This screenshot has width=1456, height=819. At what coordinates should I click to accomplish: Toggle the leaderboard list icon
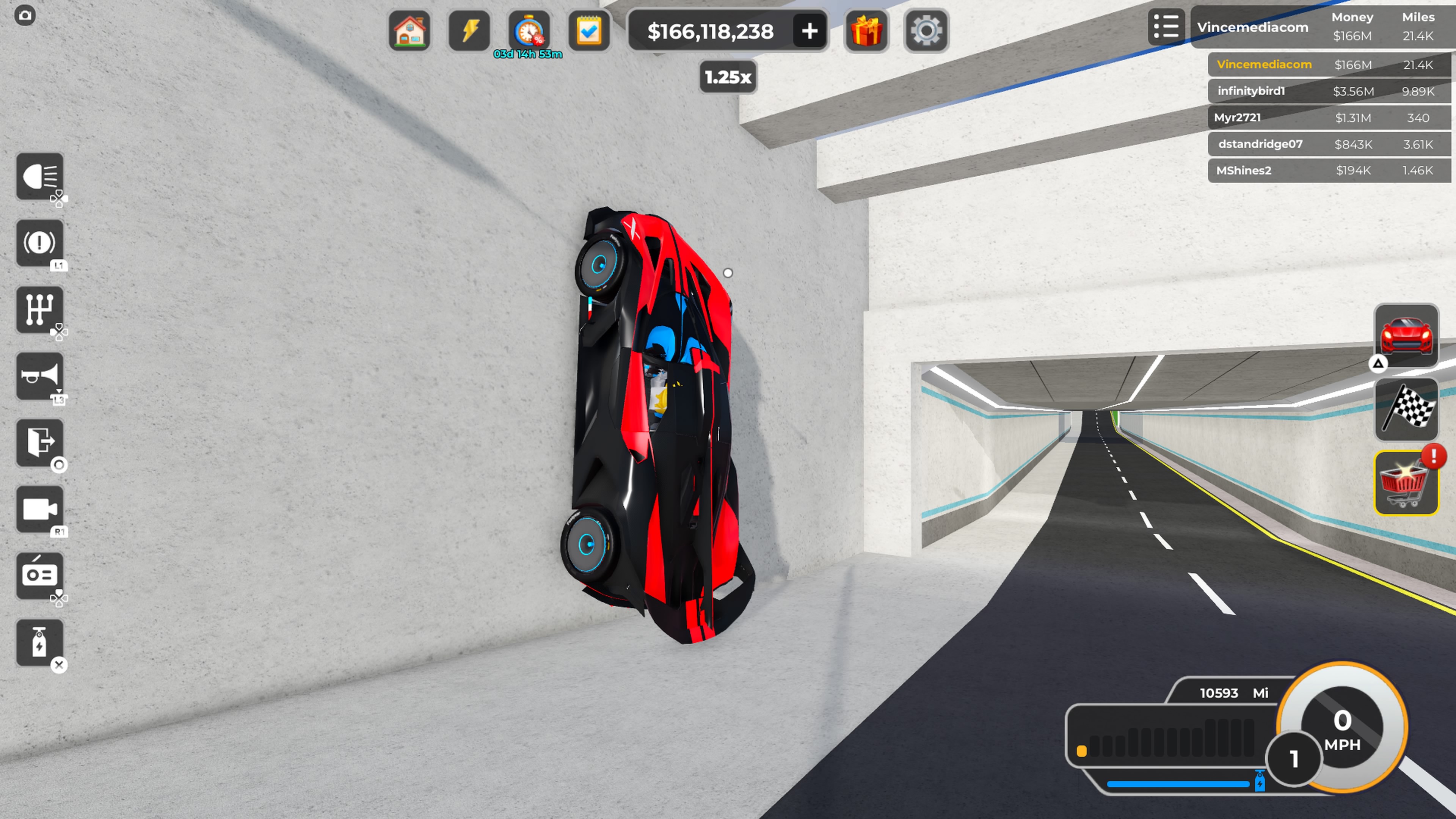point(1166,27)
